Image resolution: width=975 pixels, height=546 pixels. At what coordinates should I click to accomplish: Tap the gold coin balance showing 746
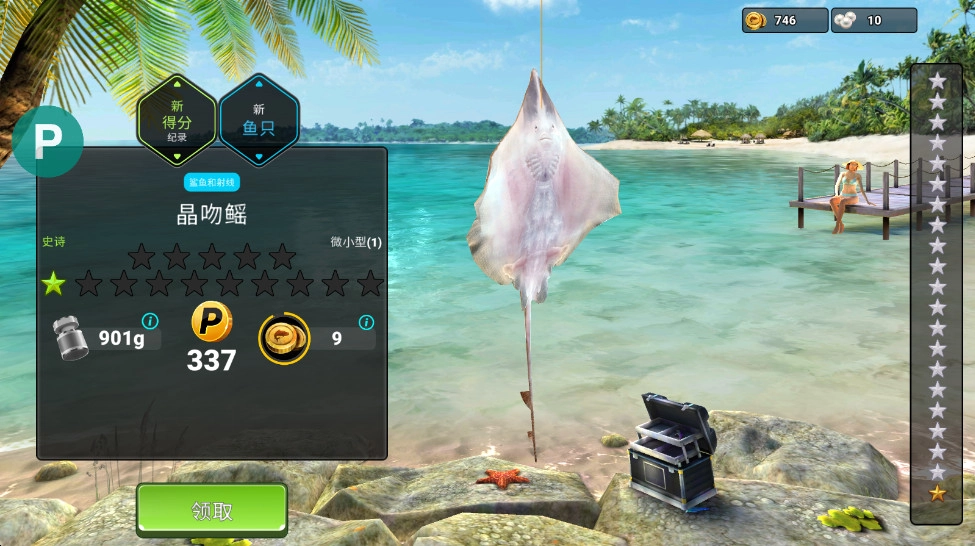pyautogui.click(x=784, y=20)
